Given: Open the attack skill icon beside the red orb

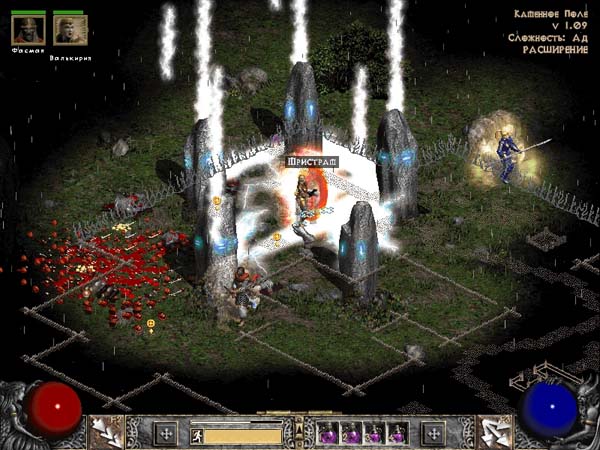Looking at the screenshot, I should (x=104, y=432).
